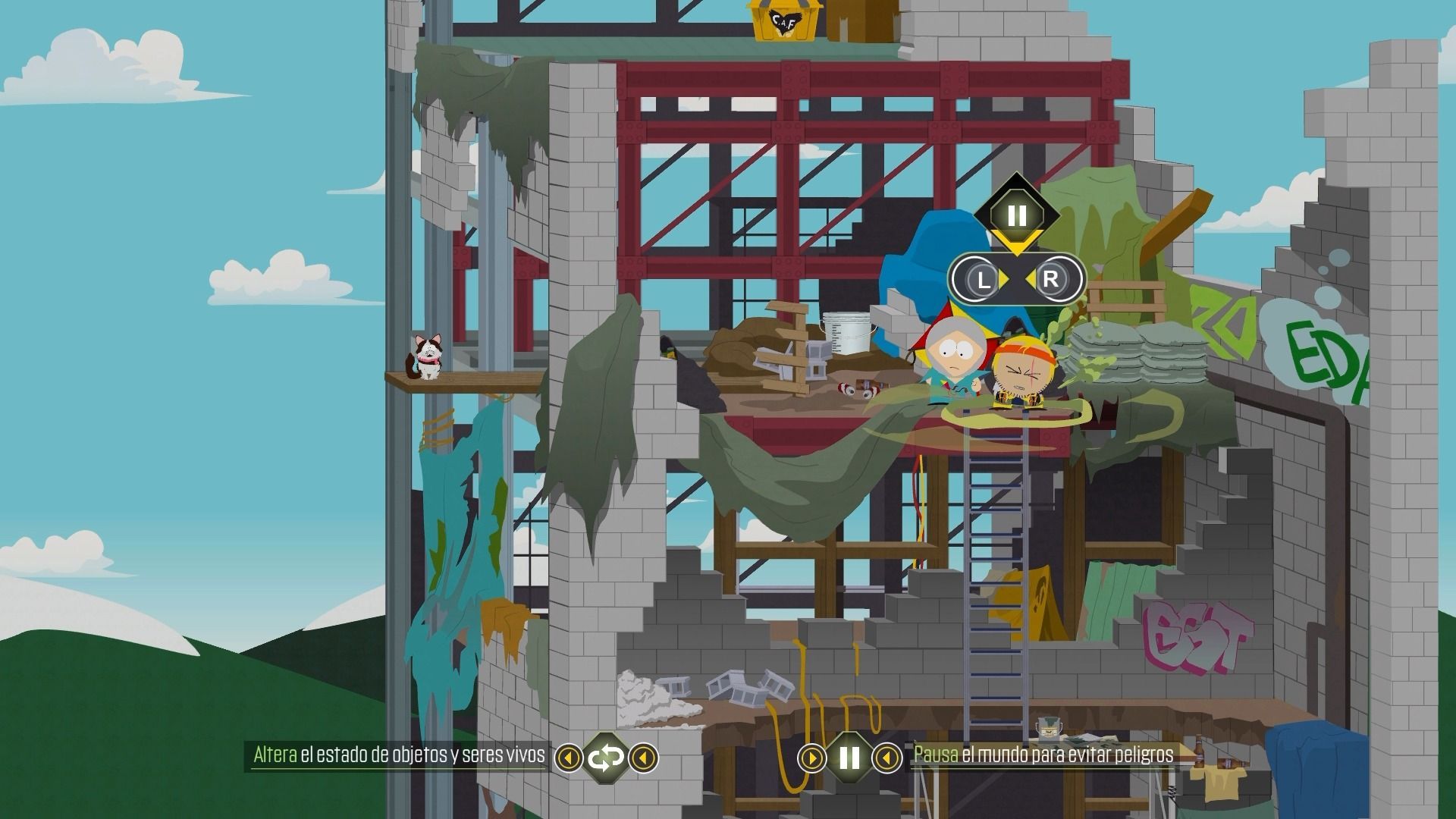The image size is (1456, 819).
Task: Choose the Altera swap-arrows icon
Action: 606,757
